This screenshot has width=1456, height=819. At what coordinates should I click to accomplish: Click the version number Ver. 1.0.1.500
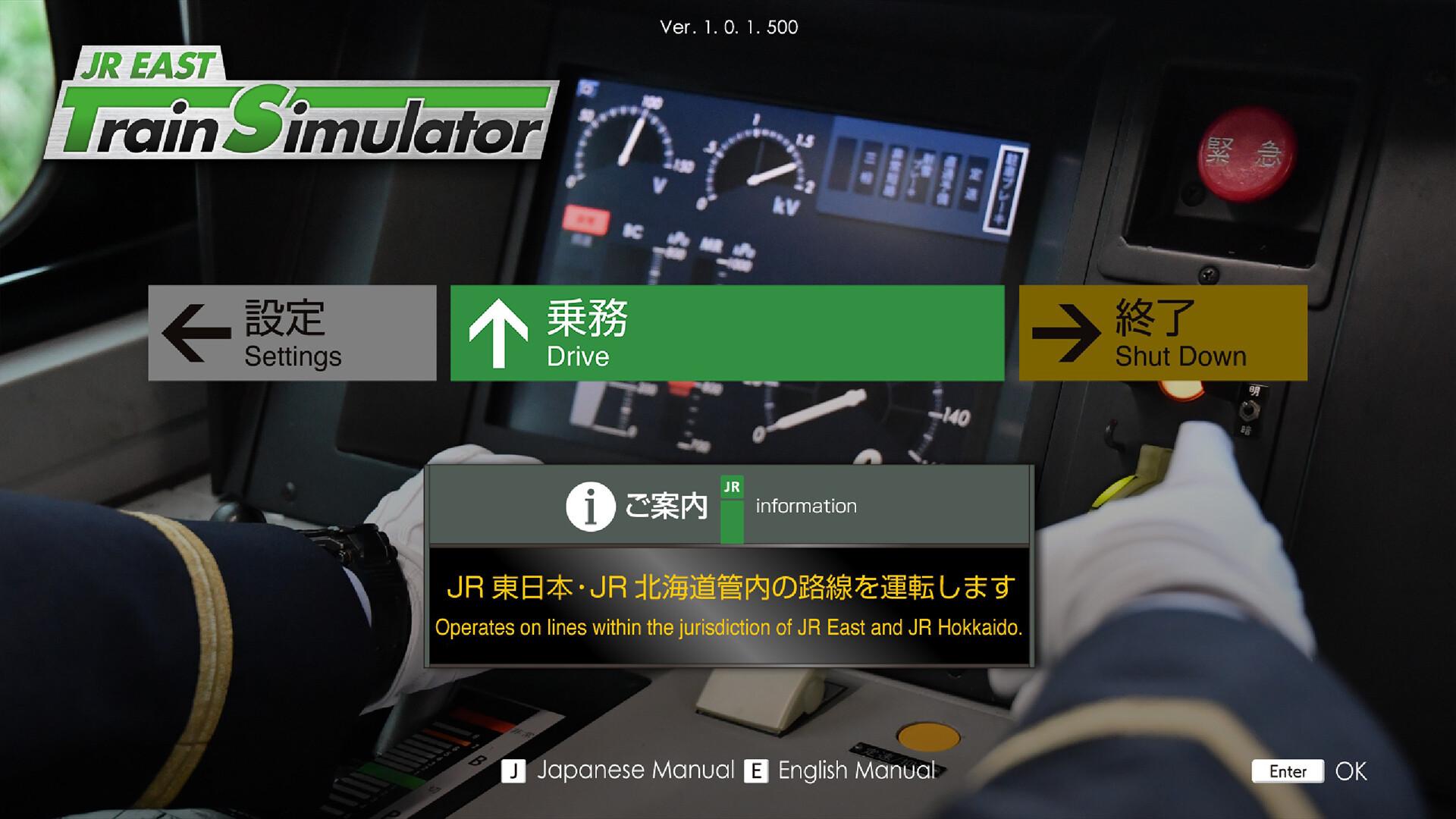point(729,28)
